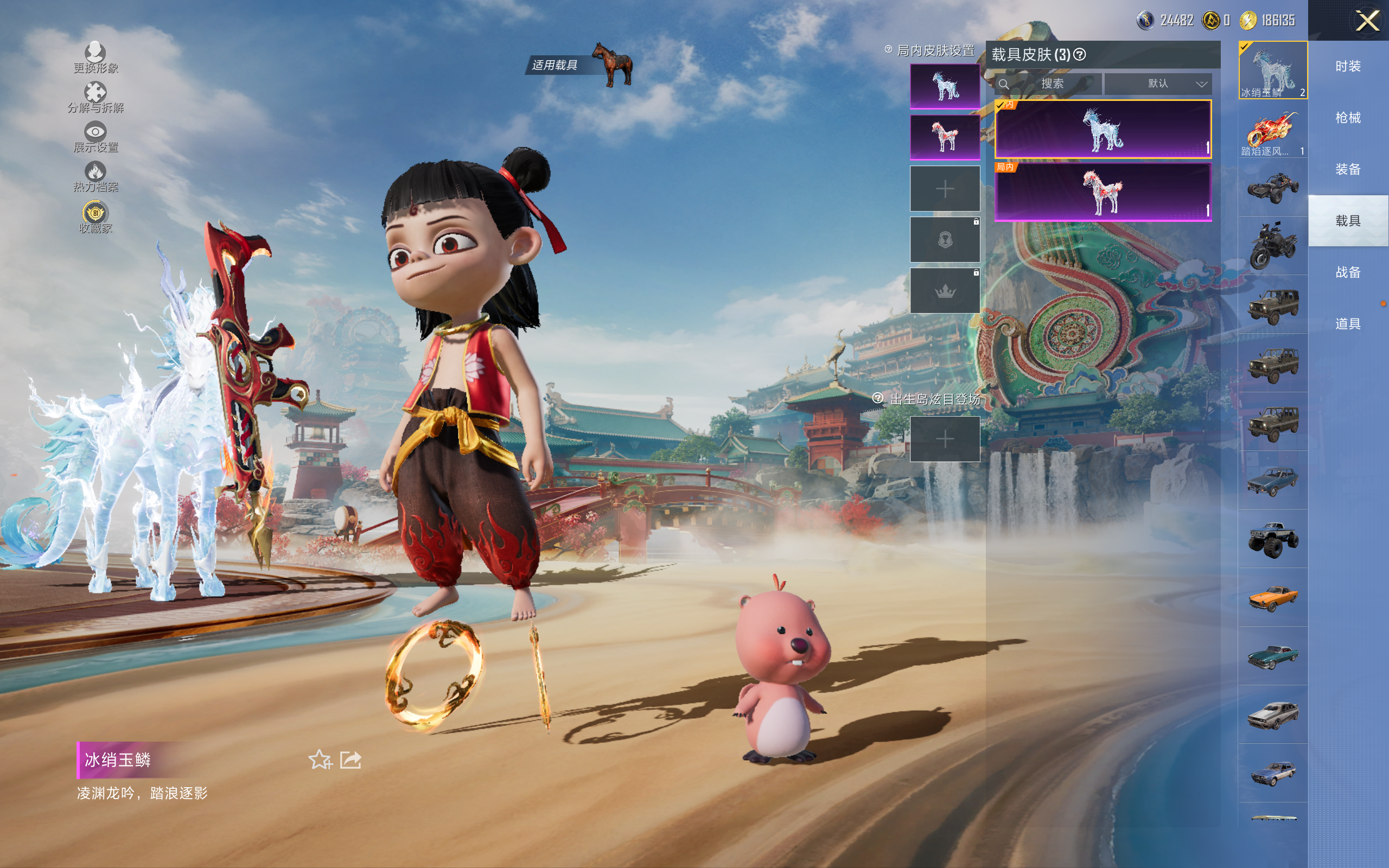Add a 出生岛炫目登场 entrance slot
The width and height of the screenshot is (1389, 868).
945,439
